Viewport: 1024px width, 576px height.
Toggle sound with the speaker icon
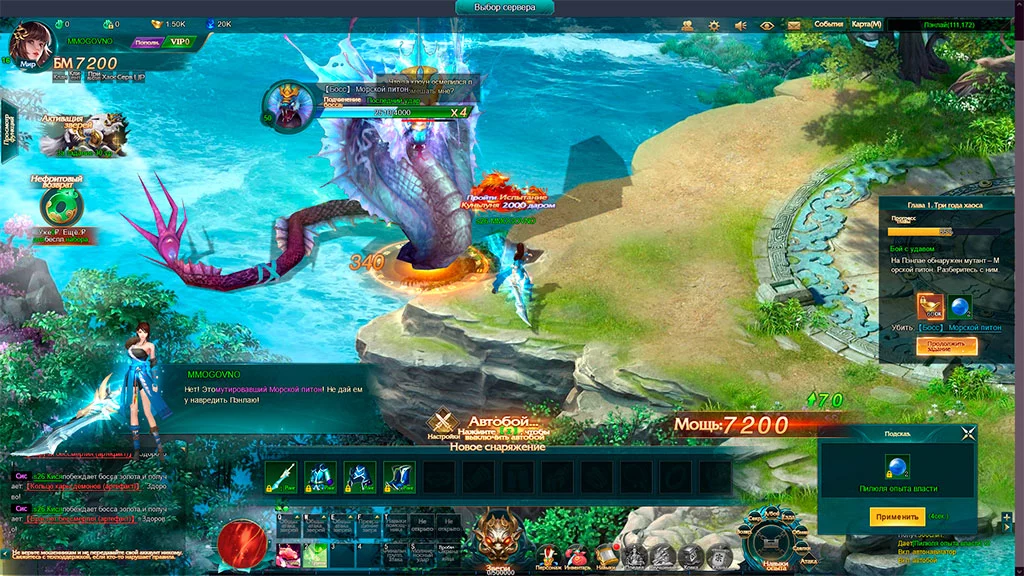[741, 25]
